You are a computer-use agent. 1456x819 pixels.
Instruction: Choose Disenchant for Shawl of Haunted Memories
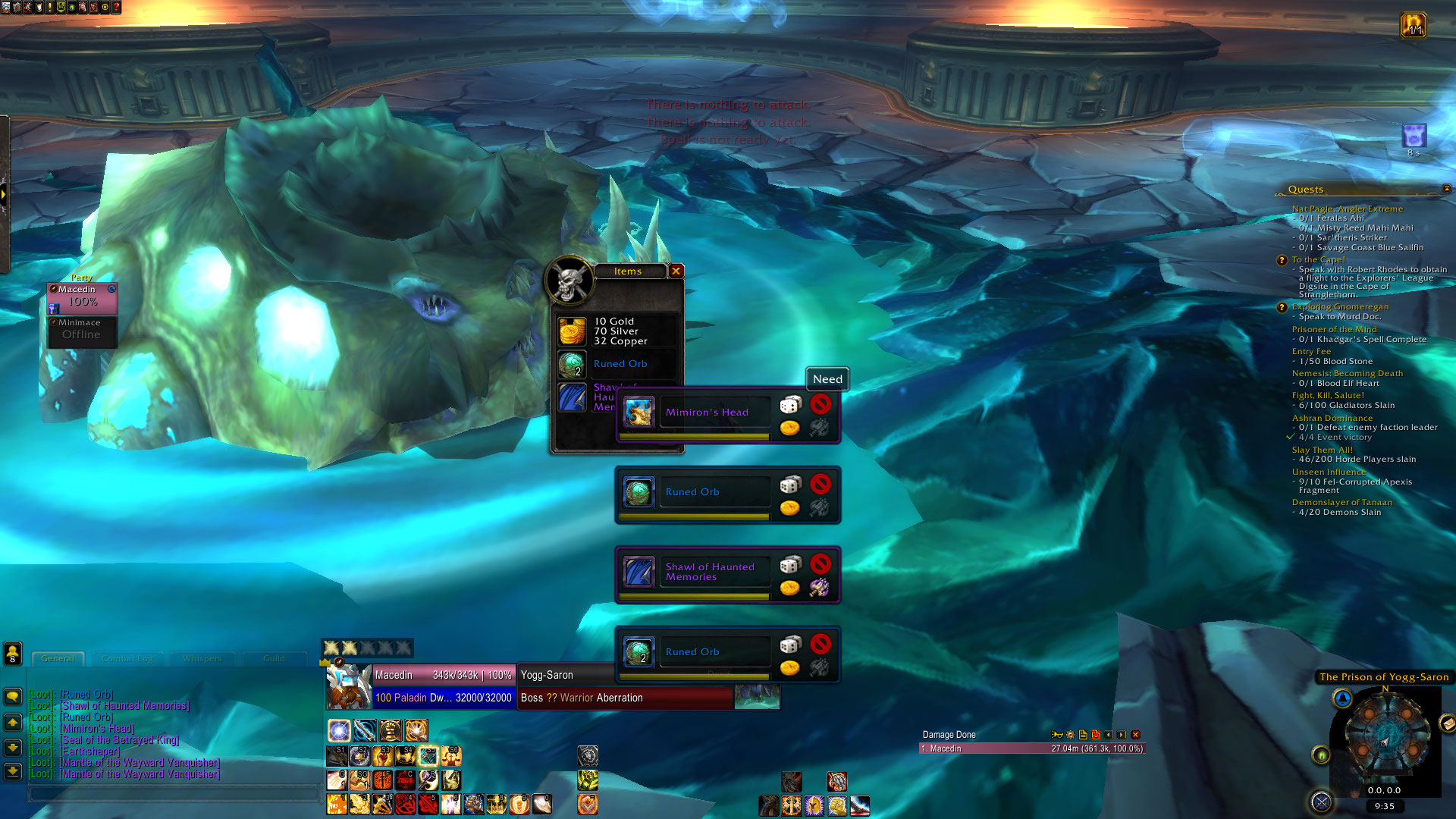pos(819,588)
